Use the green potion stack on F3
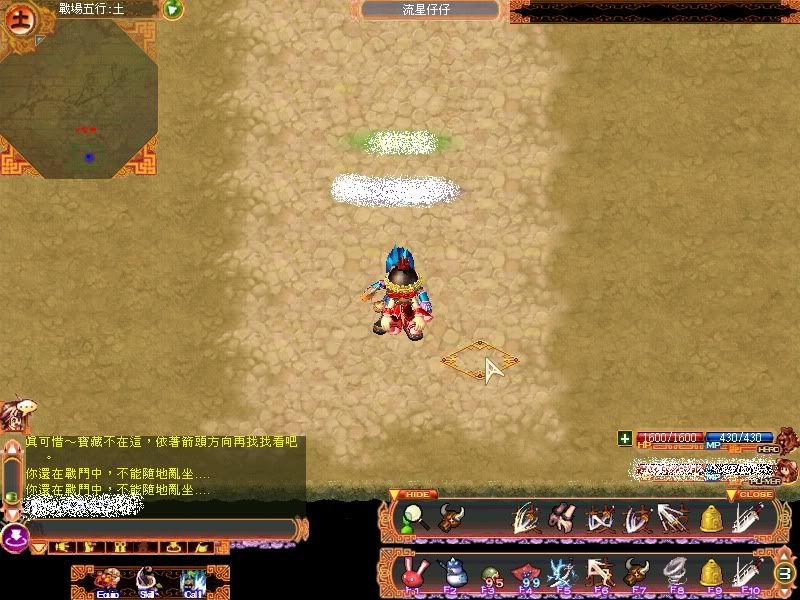Image resolution: width=800 pixels, height=600 pixels. point(489,573)
